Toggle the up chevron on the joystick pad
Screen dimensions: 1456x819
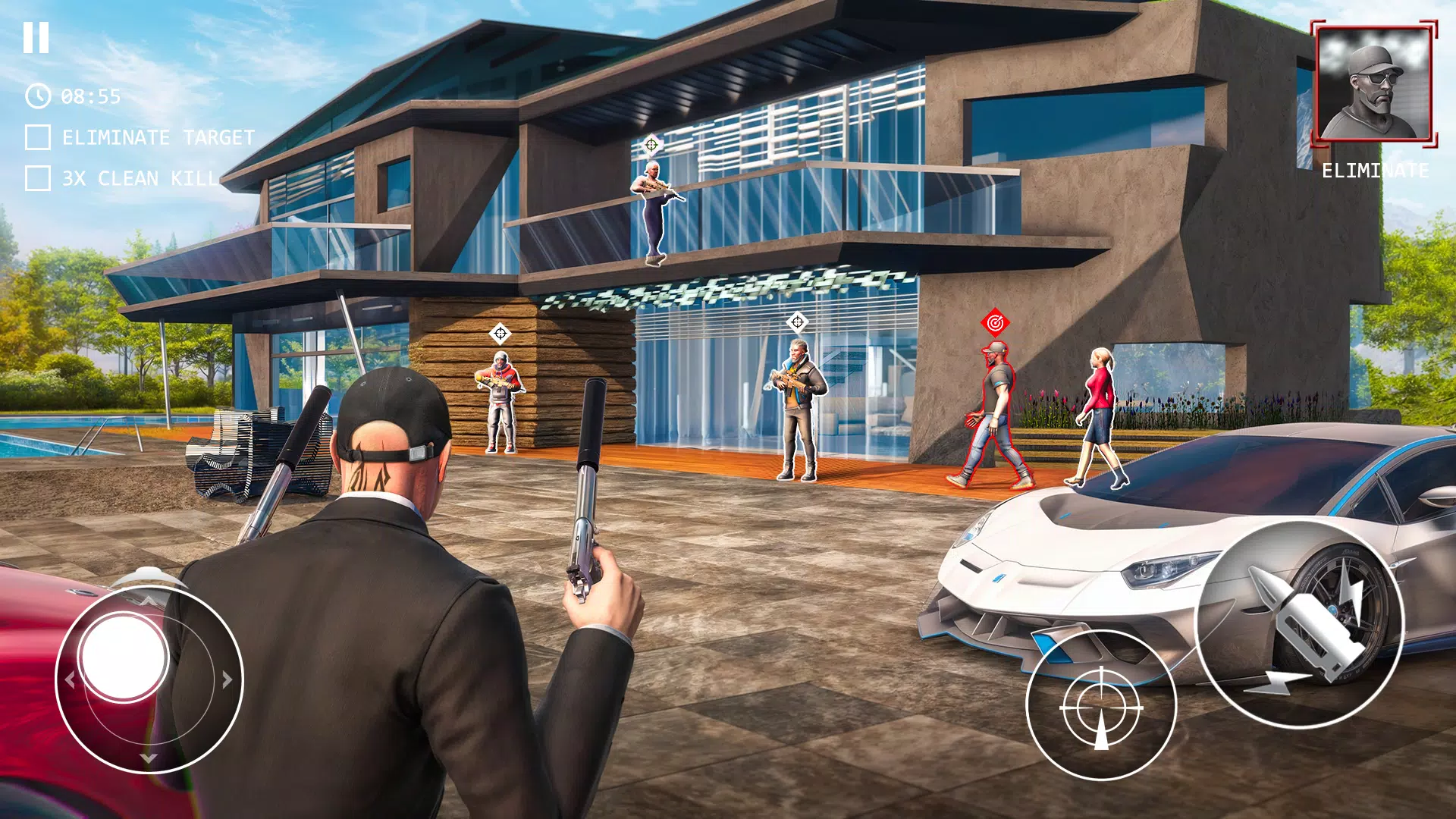click(x=149, y=601)
